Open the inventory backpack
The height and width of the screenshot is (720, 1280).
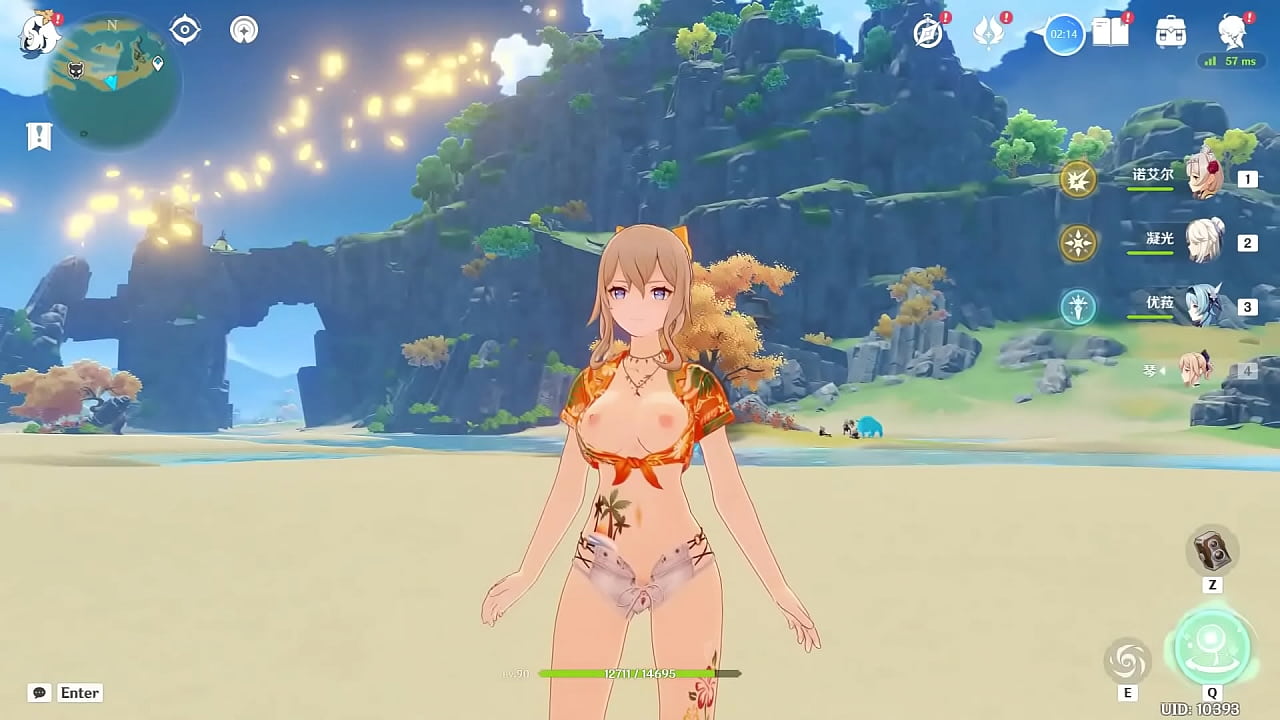click(x=1170, y=33)
